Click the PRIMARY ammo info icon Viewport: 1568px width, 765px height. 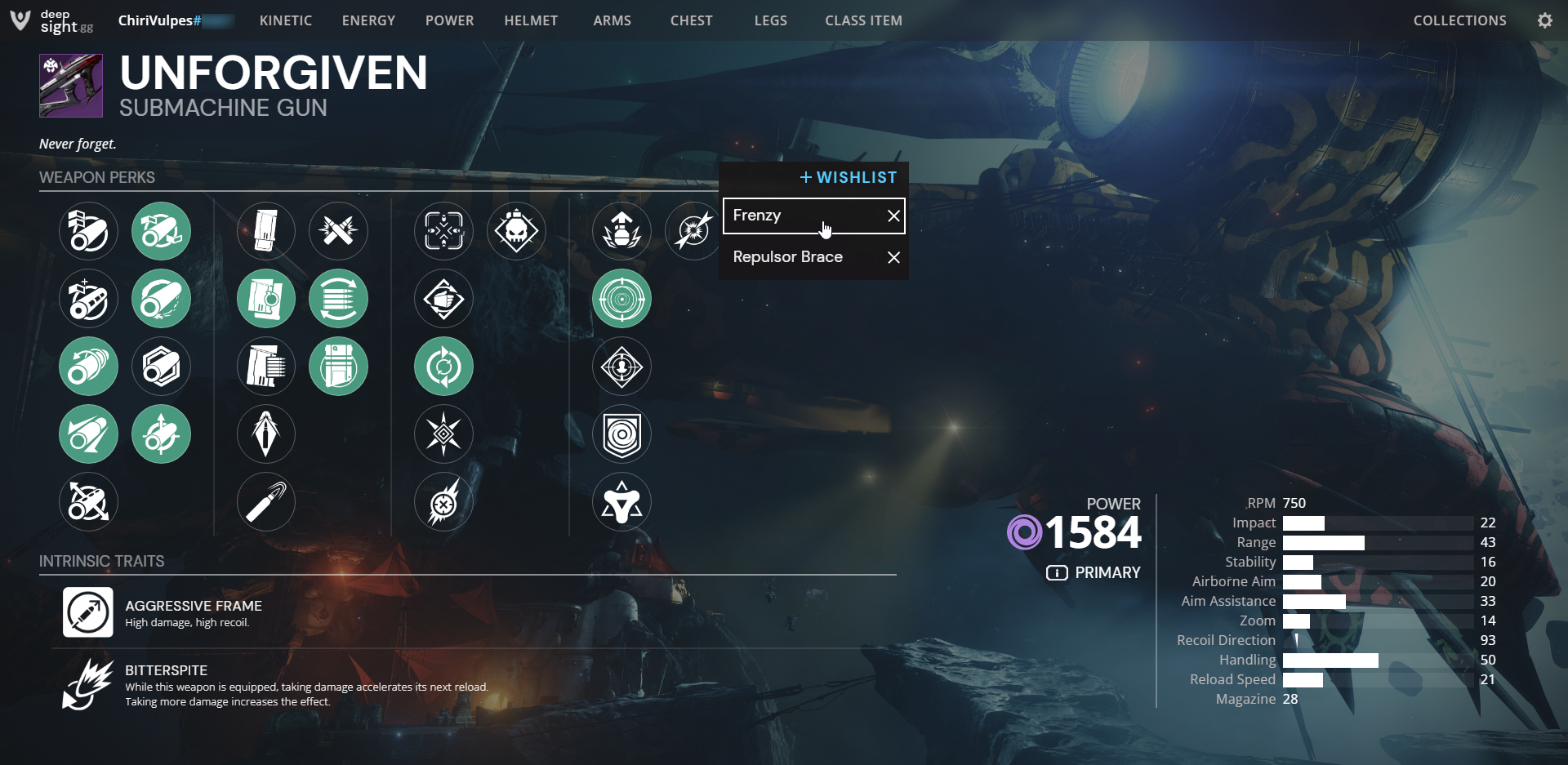click(1058, 572)
